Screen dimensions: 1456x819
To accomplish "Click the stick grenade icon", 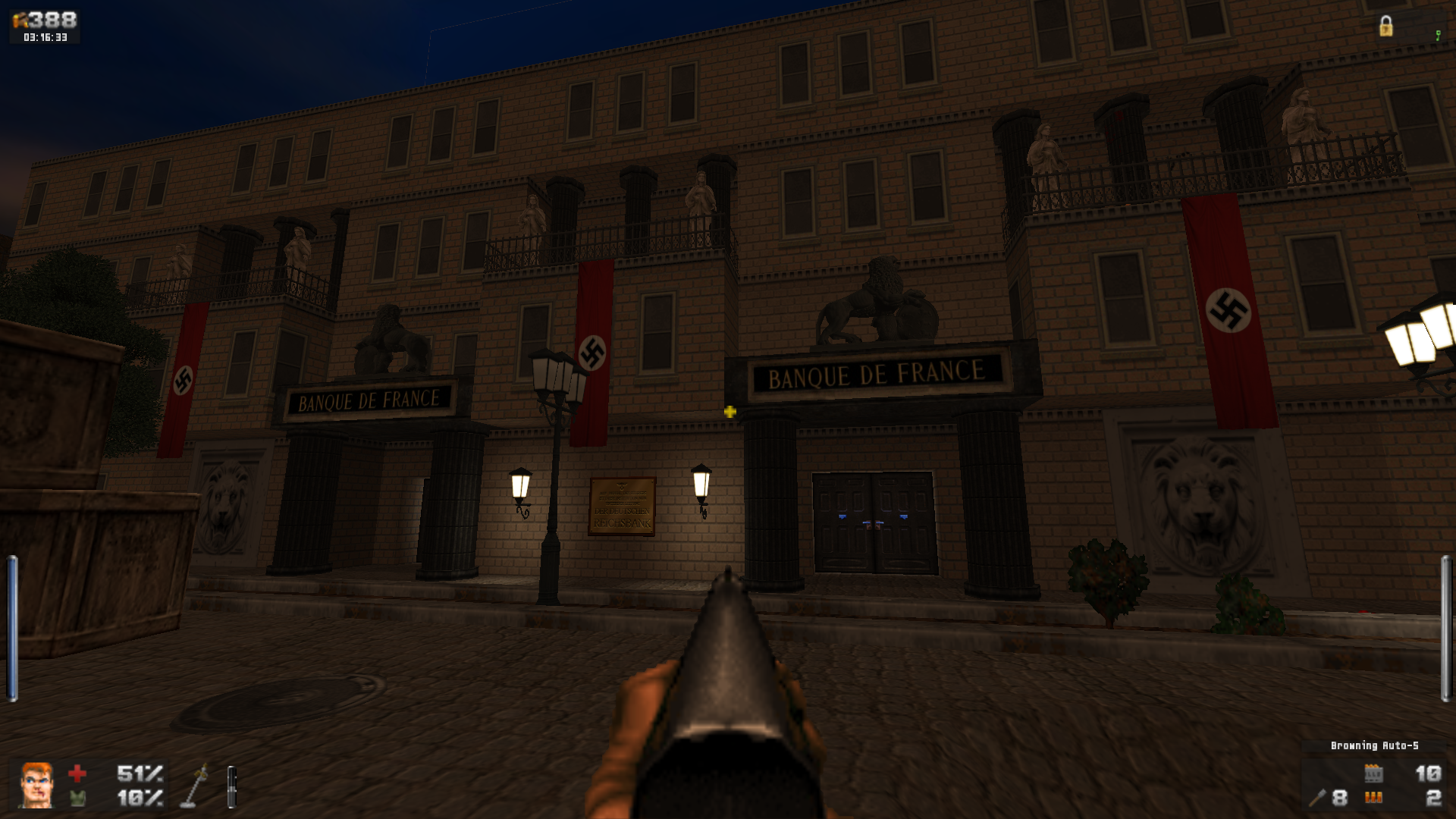I will tap(1317, 798).
